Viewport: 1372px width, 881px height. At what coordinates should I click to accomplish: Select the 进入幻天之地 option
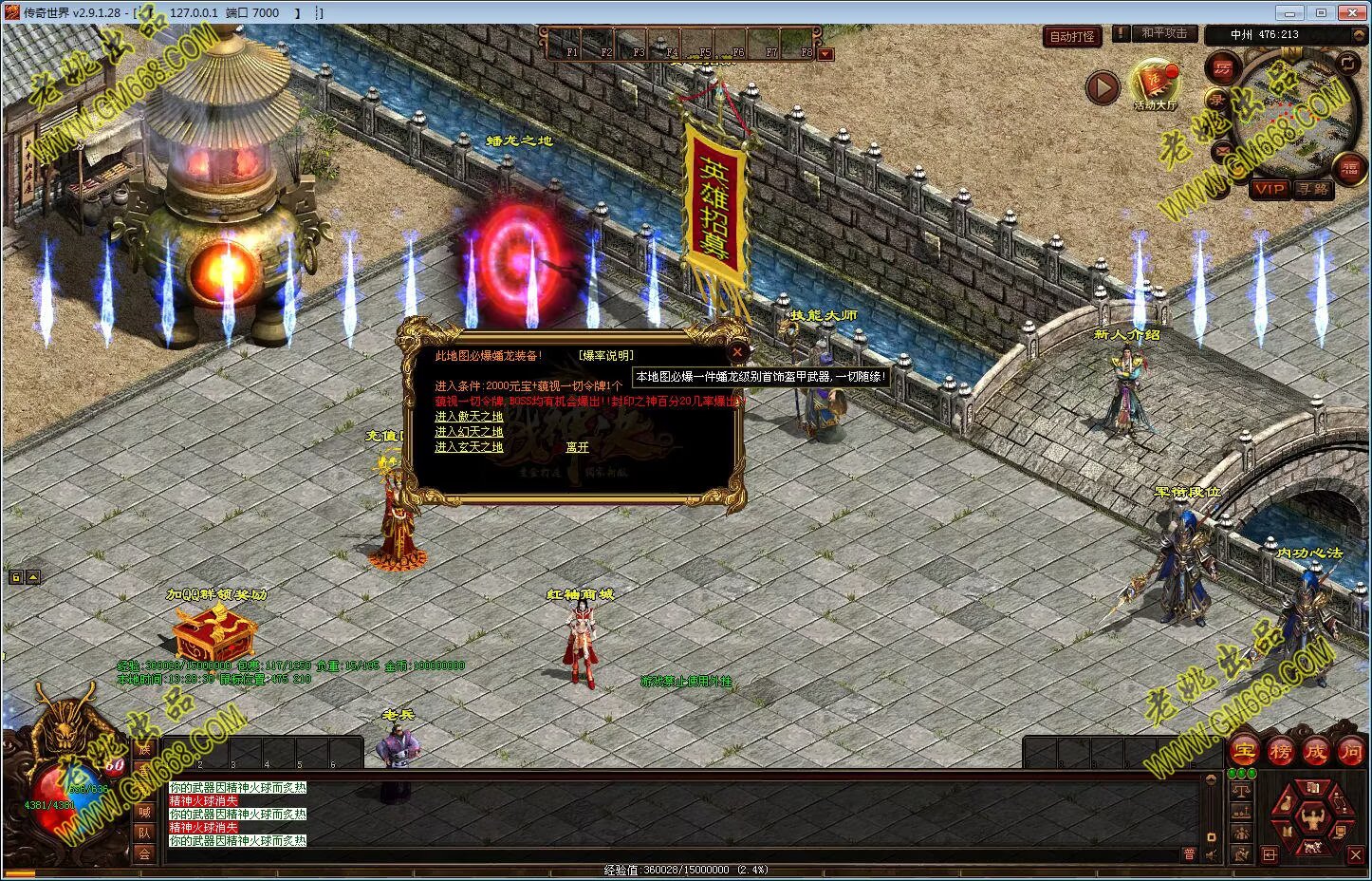coord(469,432)
